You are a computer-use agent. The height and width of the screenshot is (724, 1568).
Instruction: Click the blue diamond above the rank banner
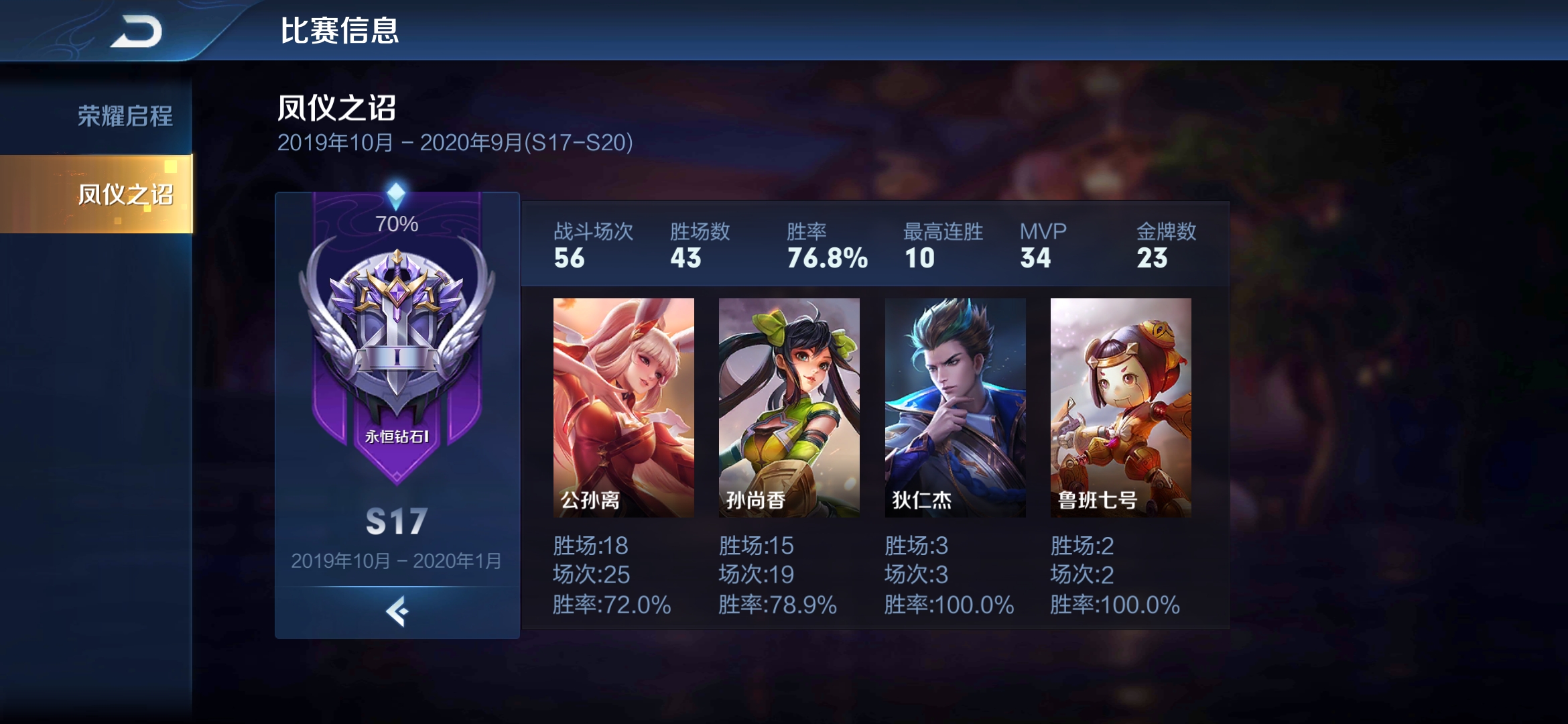(x=397, y=193)
